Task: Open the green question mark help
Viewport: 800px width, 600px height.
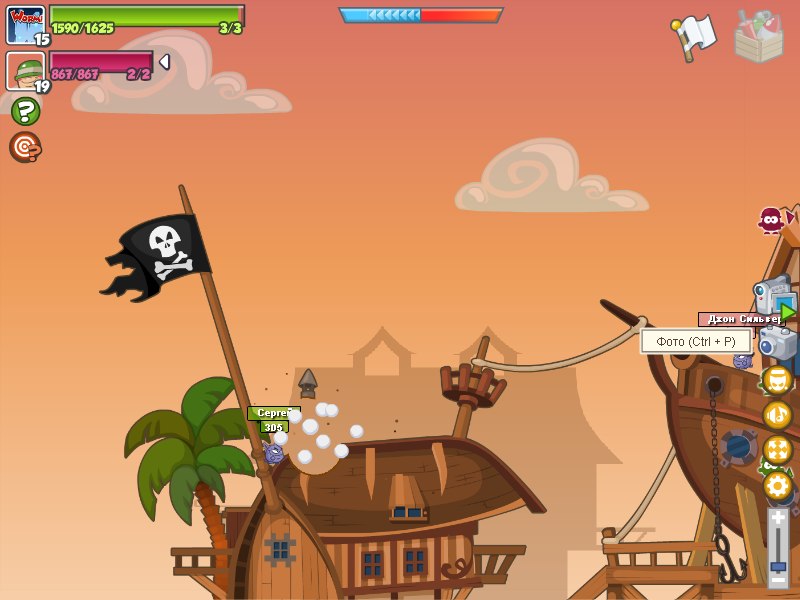Action: pos(25,111)
